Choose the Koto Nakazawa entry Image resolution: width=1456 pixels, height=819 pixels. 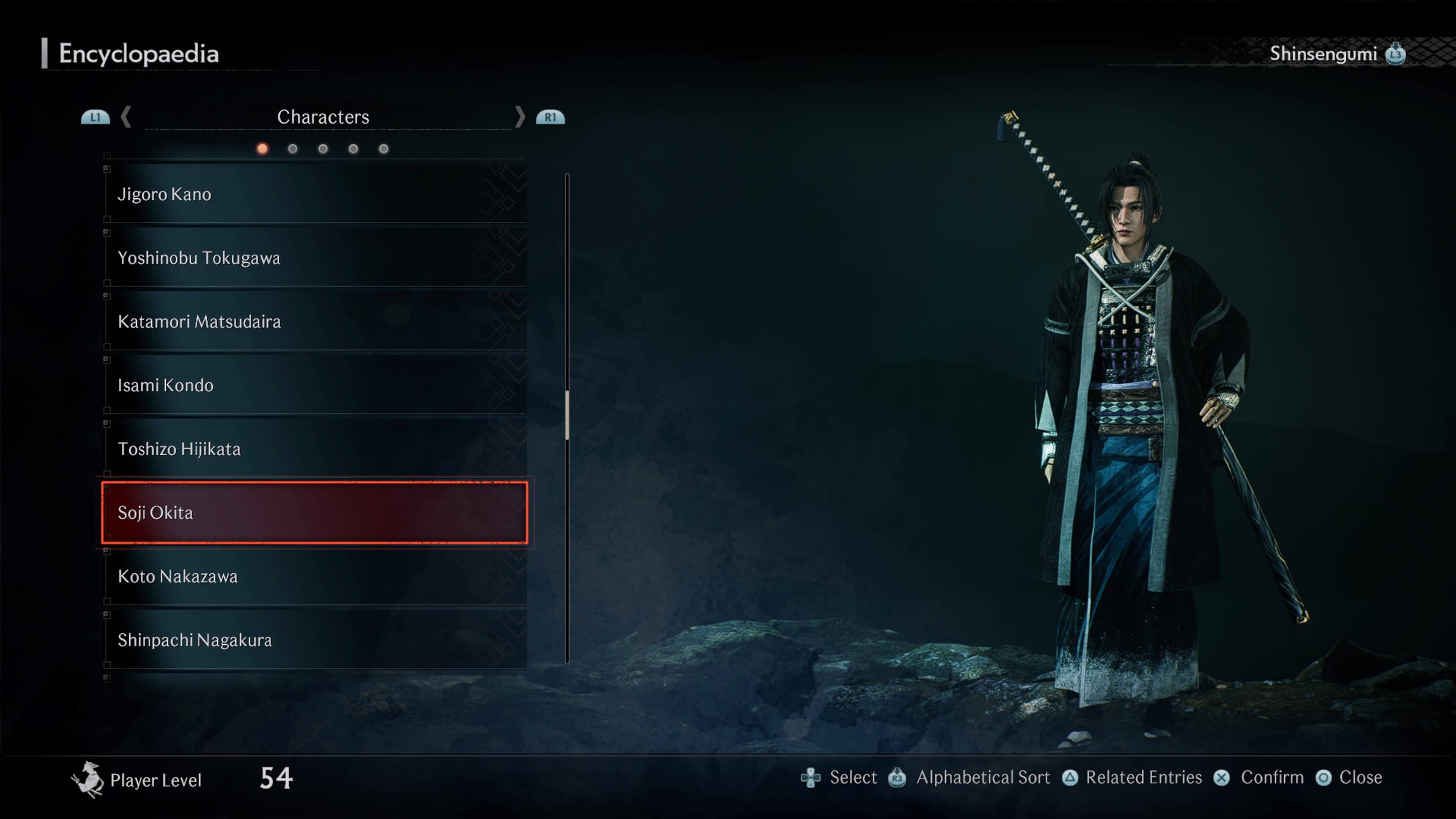pos(314,576)
